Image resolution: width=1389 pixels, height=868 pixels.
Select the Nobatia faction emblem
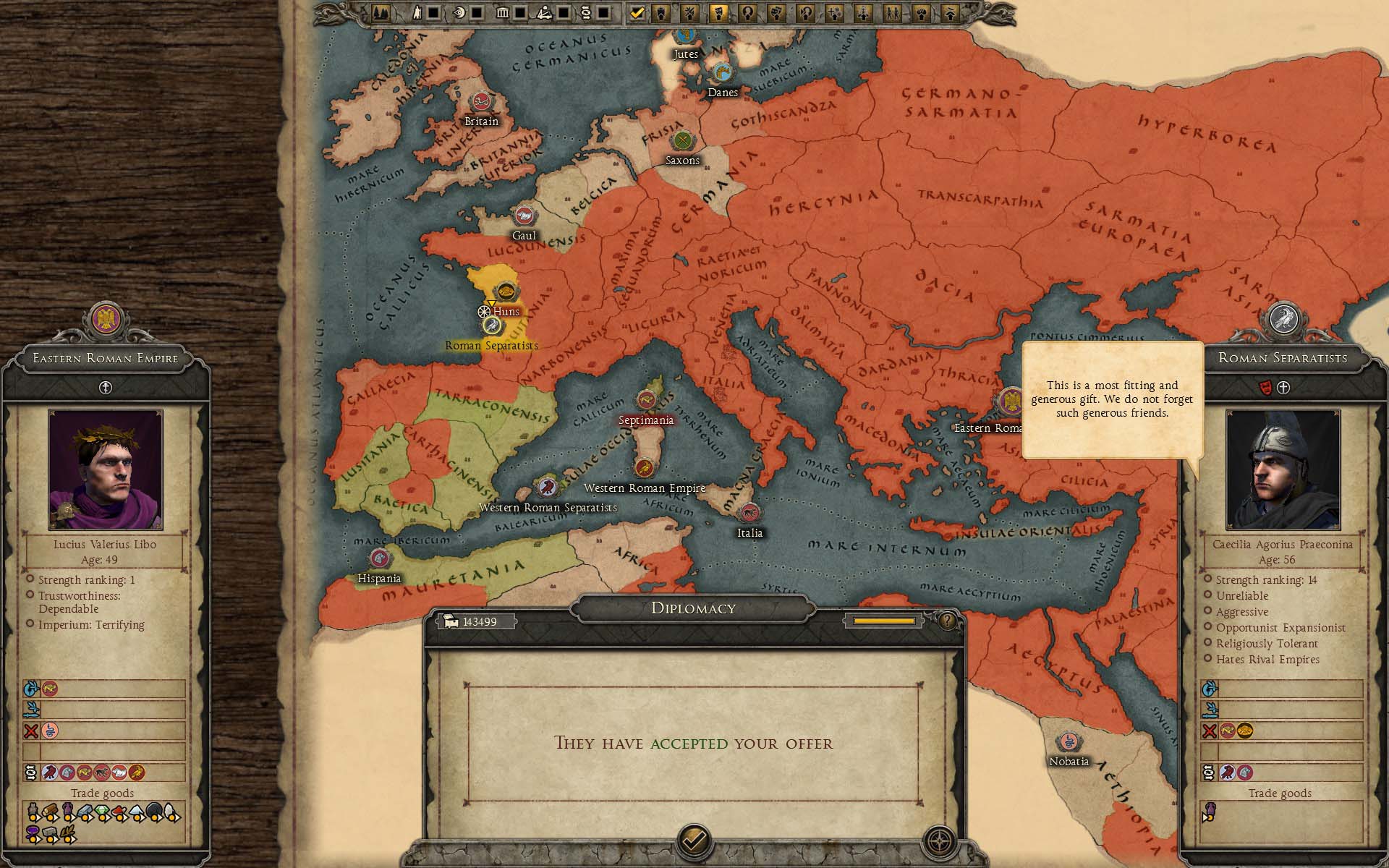coord(1069,742)
